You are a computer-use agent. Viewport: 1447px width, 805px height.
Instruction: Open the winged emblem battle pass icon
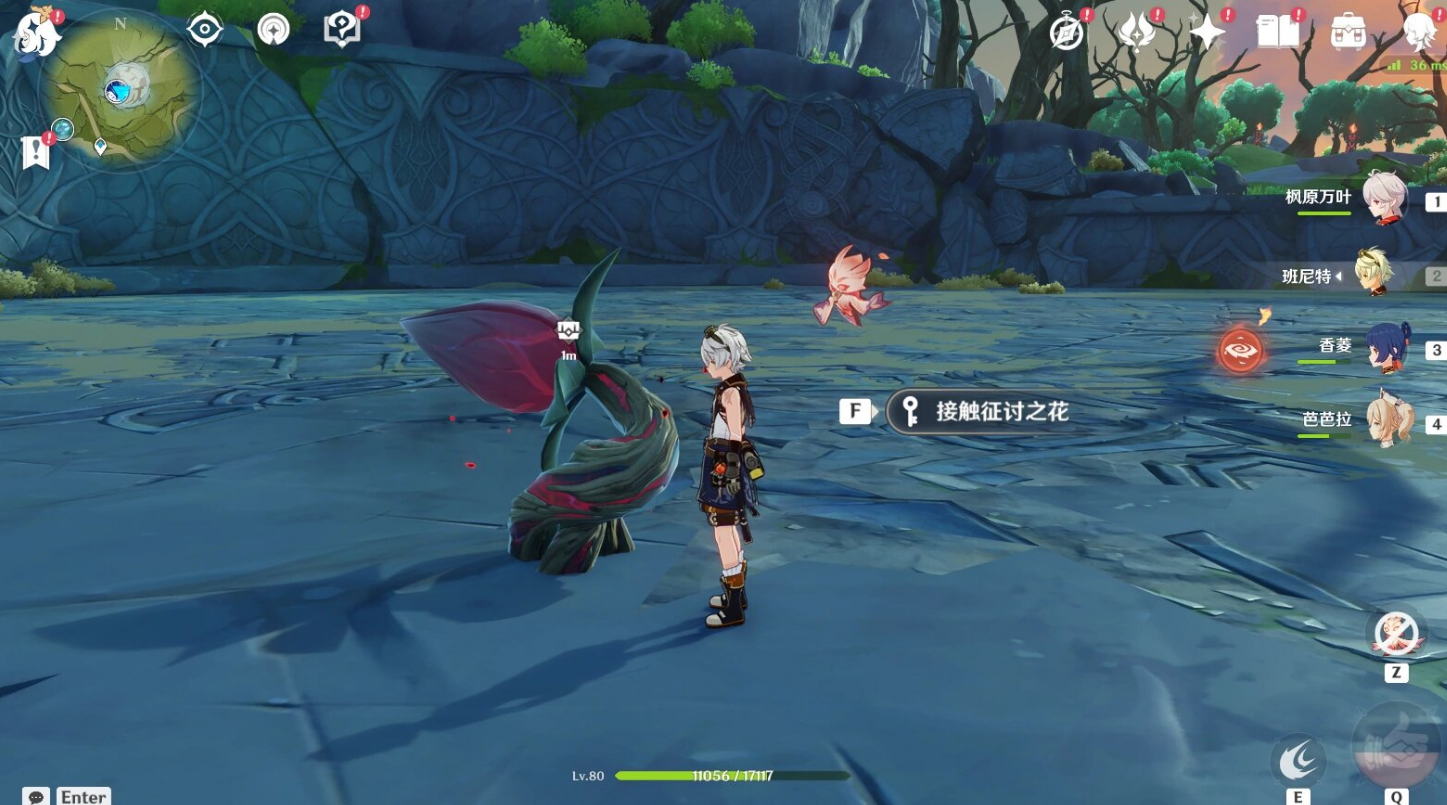coord(1137,33)
